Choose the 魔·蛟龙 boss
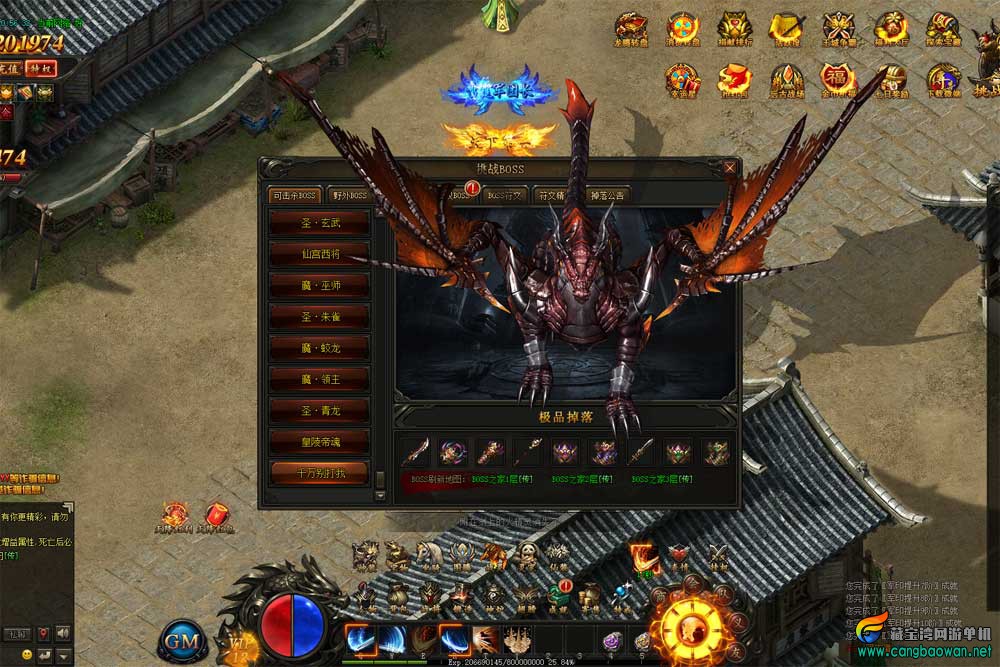 320,348
